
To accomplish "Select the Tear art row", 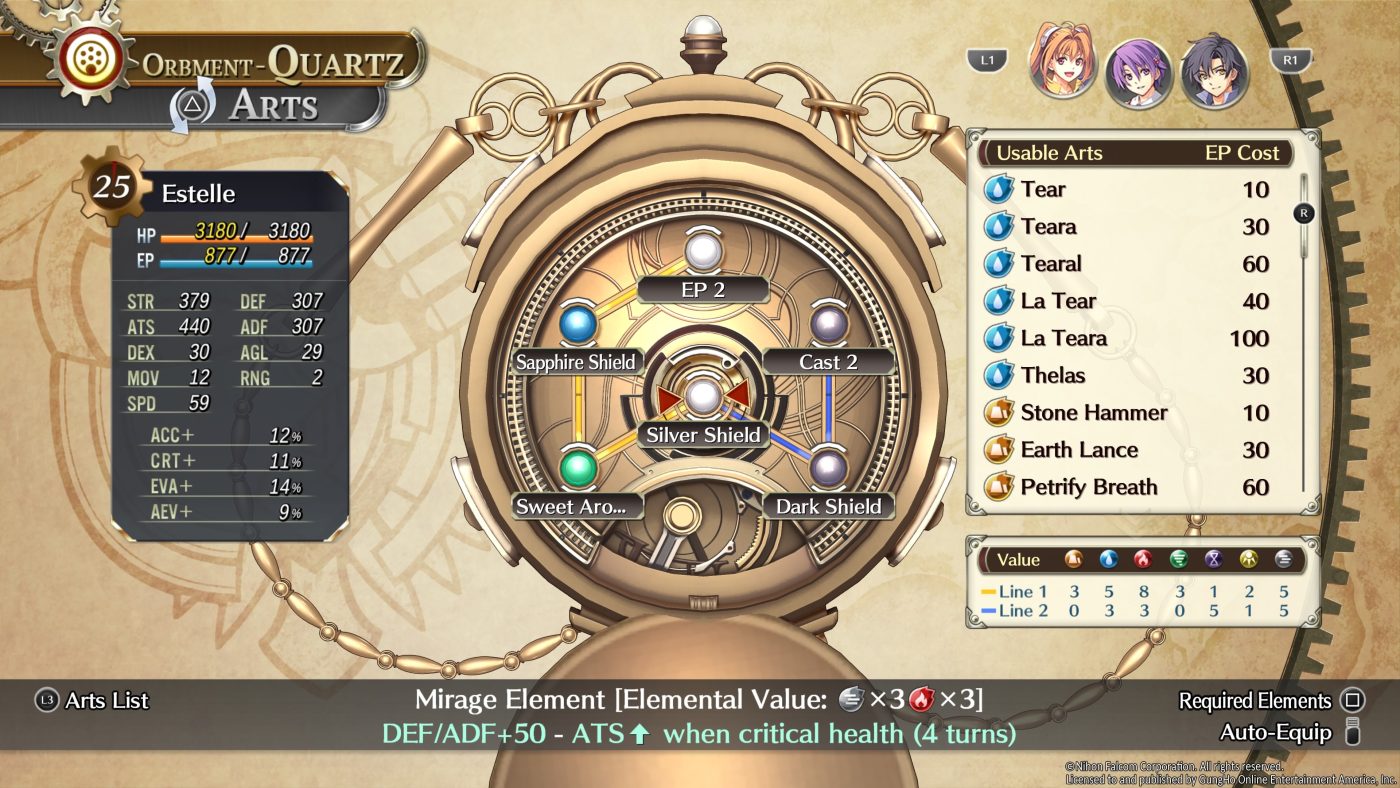I will click(x=1128, y=190).
